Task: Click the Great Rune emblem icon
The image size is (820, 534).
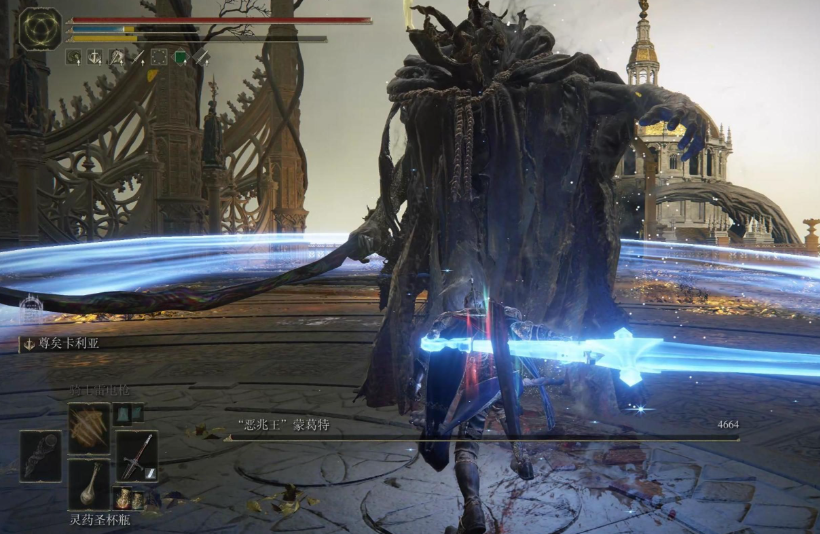Action: 40,28
